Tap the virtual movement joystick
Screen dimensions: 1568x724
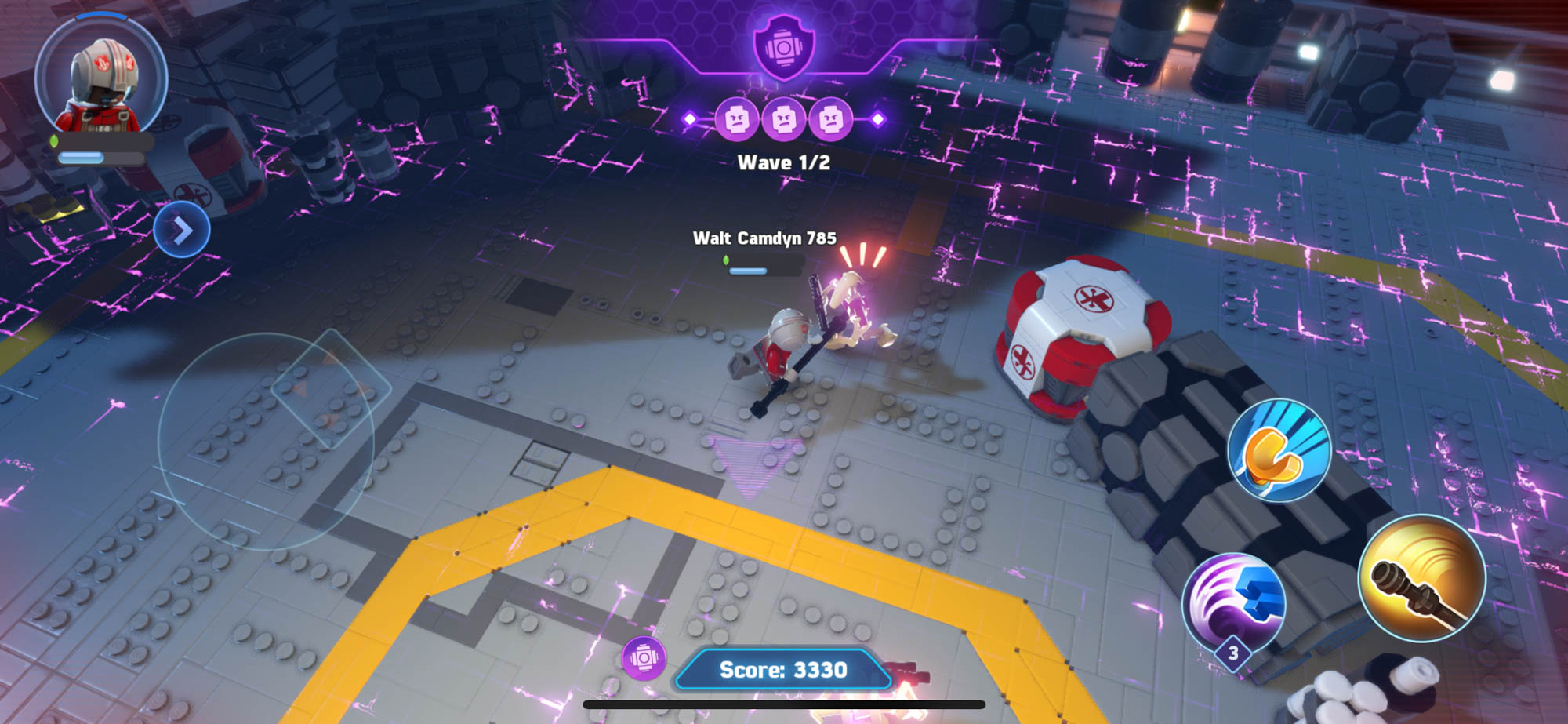point(266,441)
